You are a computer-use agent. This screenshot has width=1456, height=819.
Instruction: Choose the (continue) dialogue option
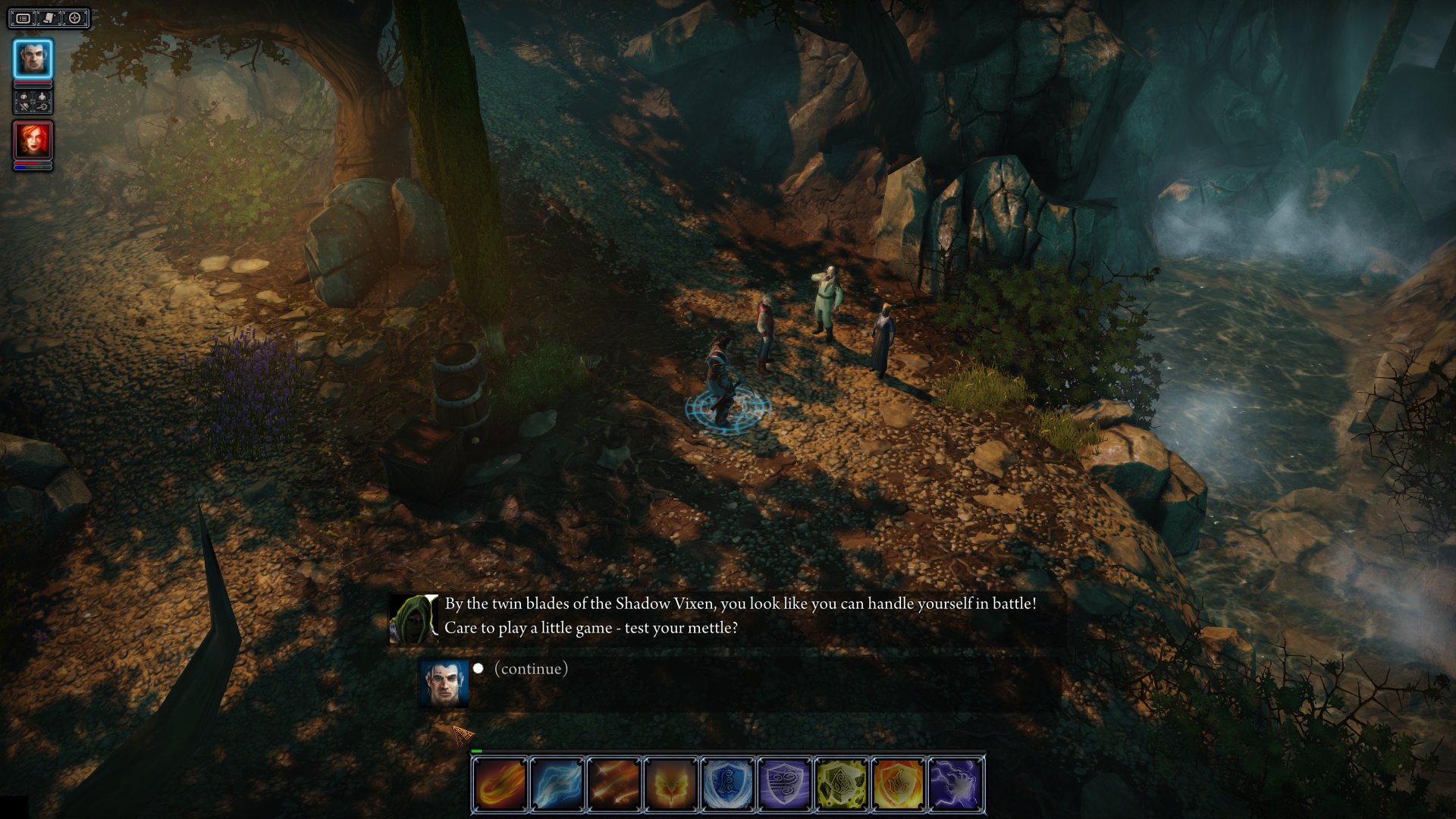tap(531, 669)
